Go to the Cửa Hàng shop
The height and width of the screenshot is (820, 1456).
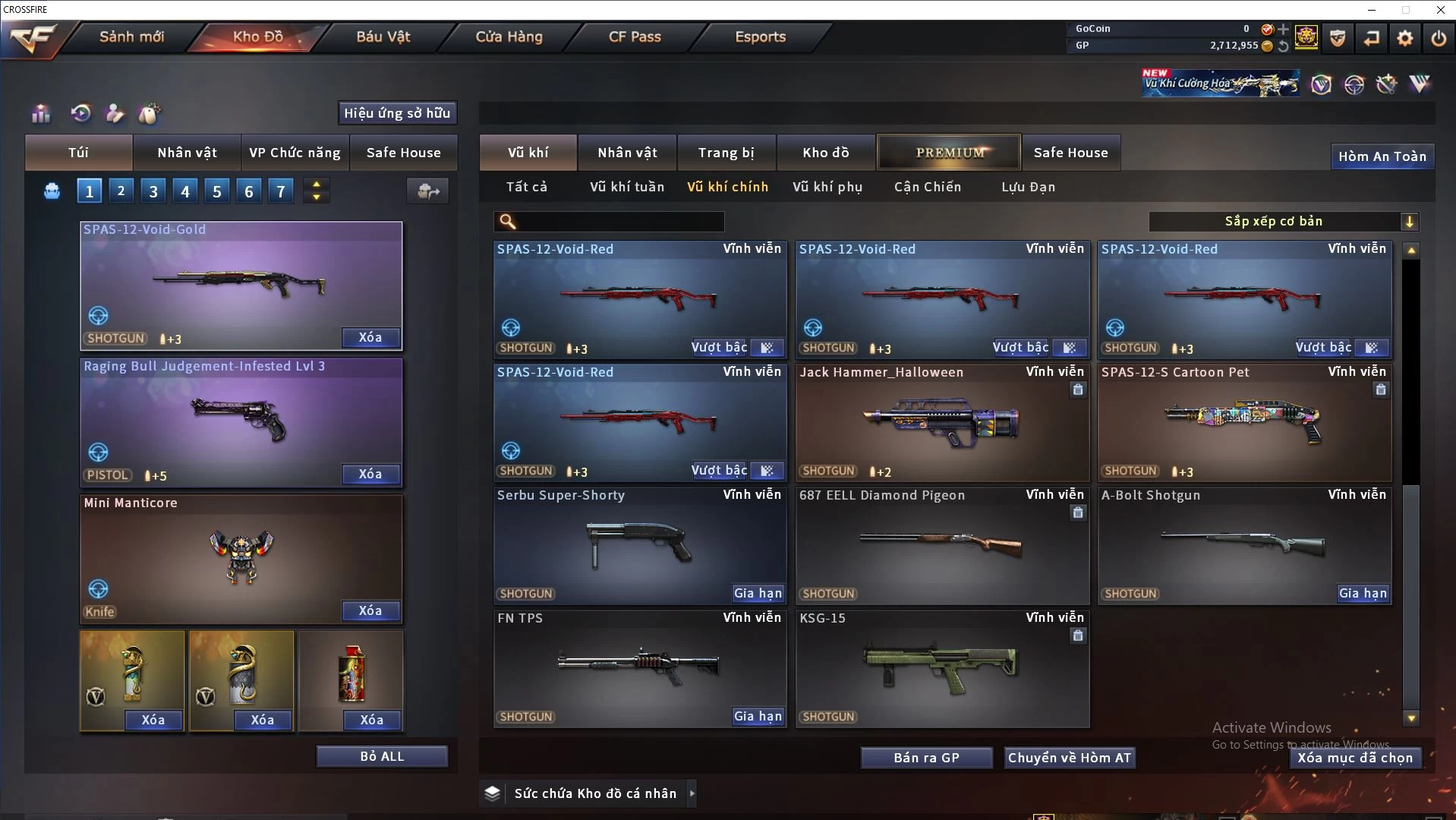(x=509, y=37)
